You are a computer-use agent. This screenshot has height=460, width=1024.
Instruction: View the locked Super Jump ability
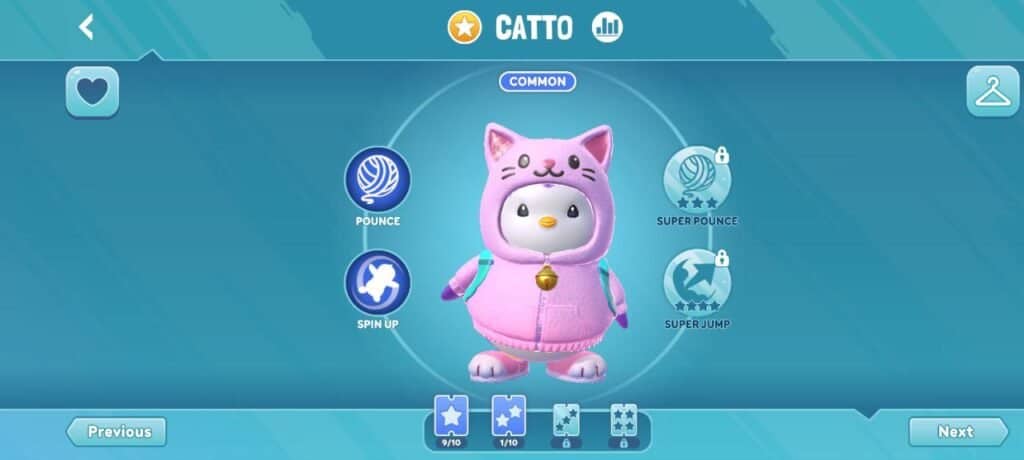(x=697, y=283)
